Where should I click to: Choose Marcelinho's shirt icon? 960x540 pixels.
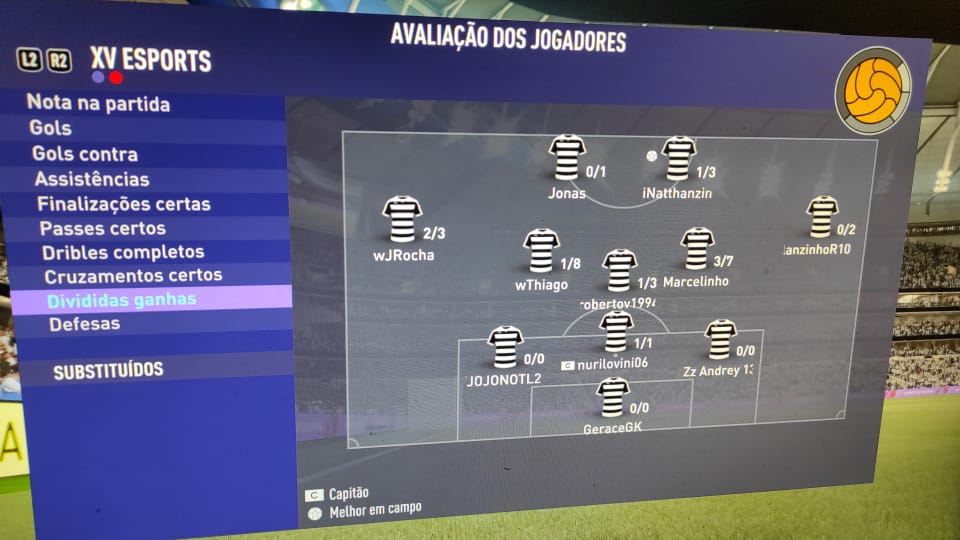(697, 249)
